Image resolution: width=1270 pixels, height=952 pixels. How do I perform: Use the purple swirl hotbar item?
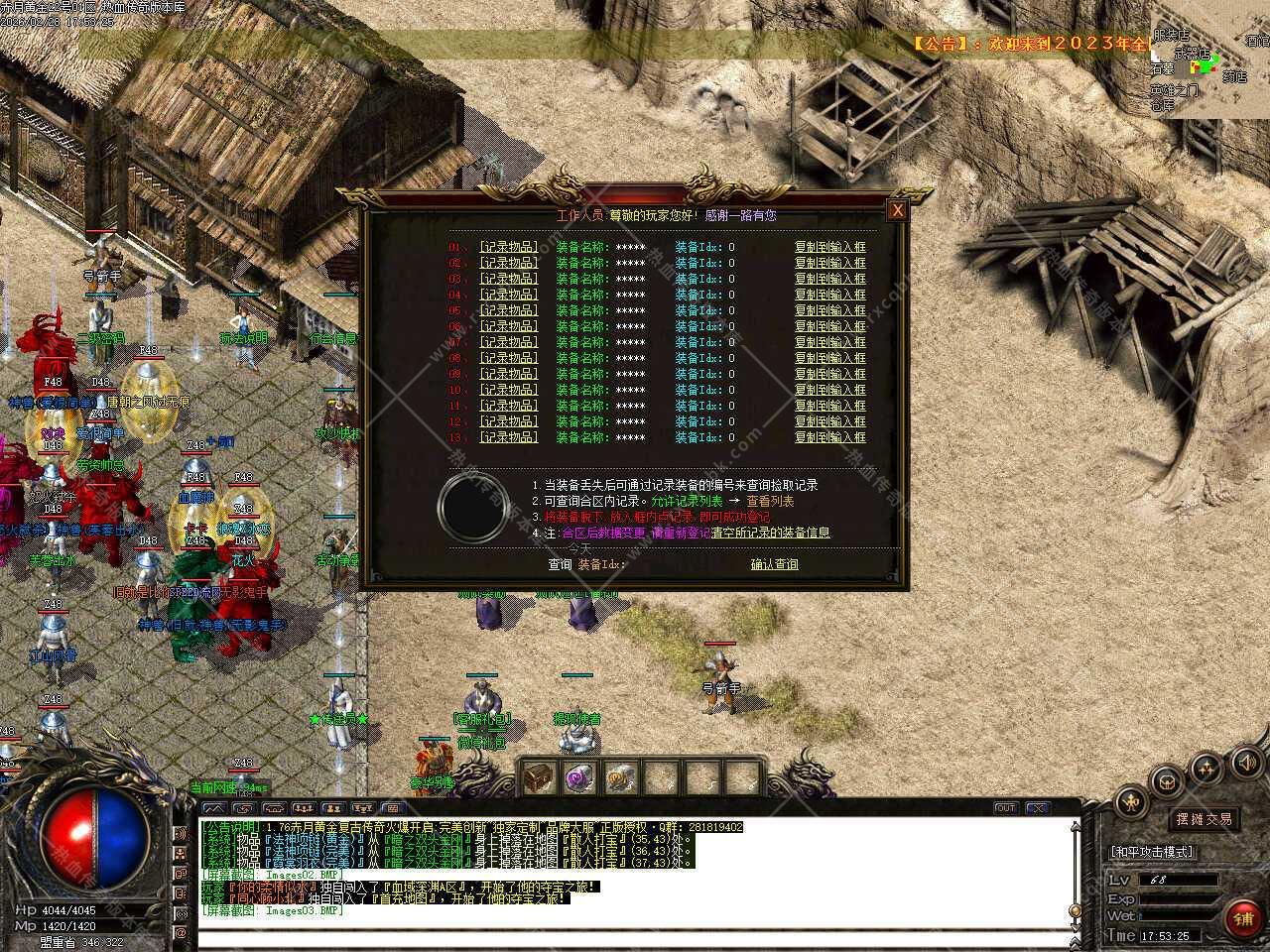tap(578, 778)
